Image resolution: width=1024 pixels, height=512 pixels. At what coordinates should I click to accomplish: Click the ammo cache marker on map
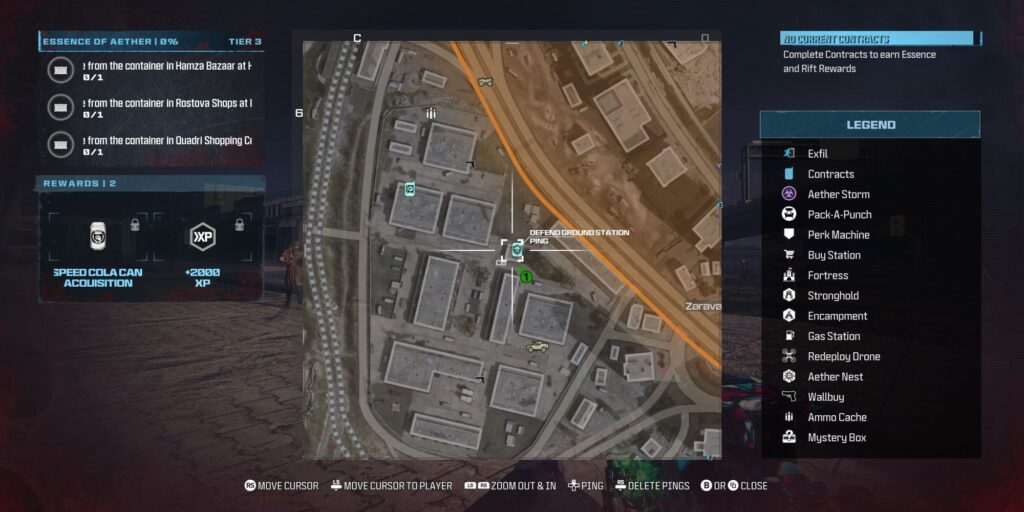[x=431, y=114]
